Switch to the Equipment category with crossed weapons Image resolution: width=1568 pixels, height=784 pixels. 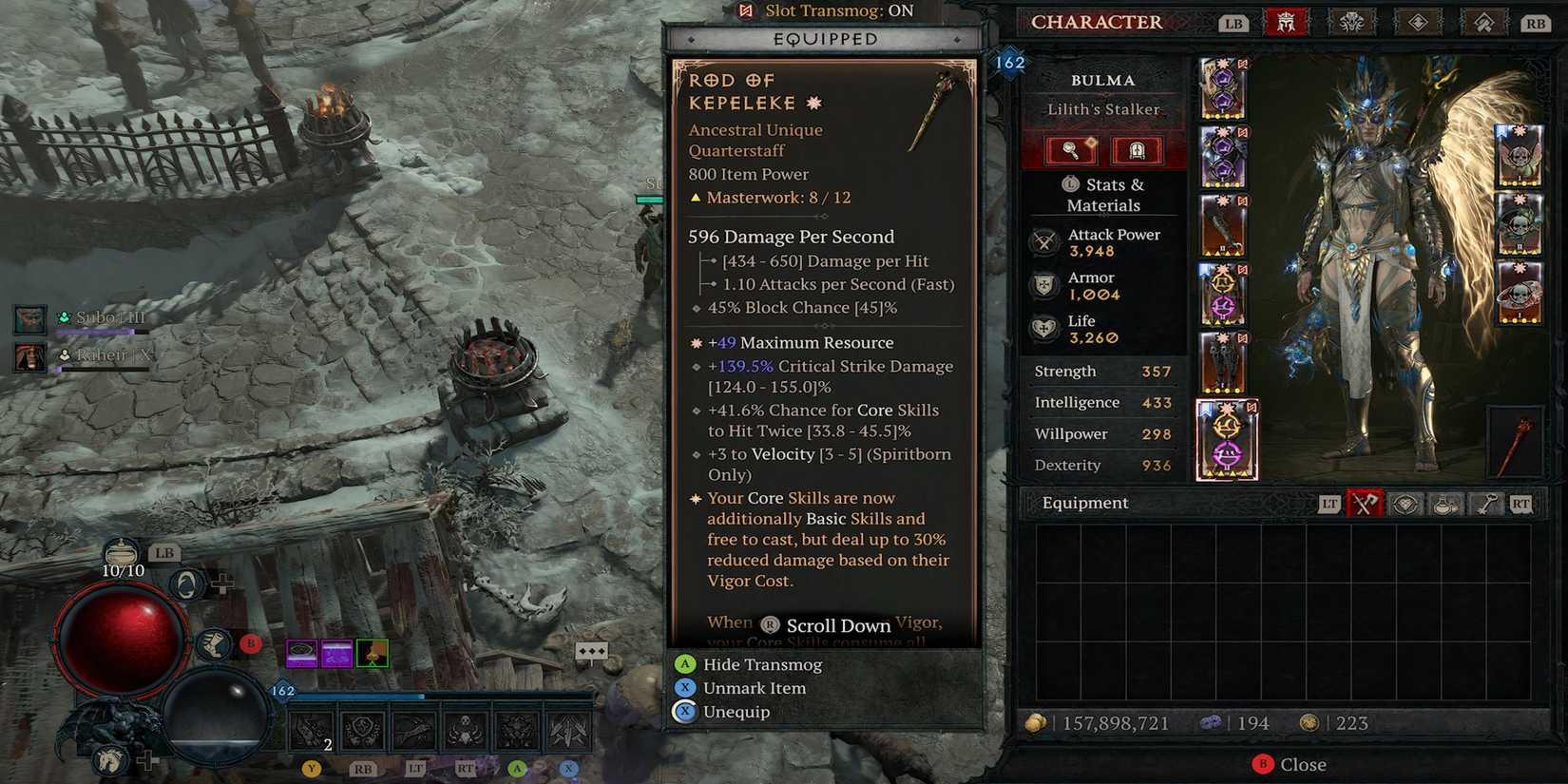pos(1364,505)
